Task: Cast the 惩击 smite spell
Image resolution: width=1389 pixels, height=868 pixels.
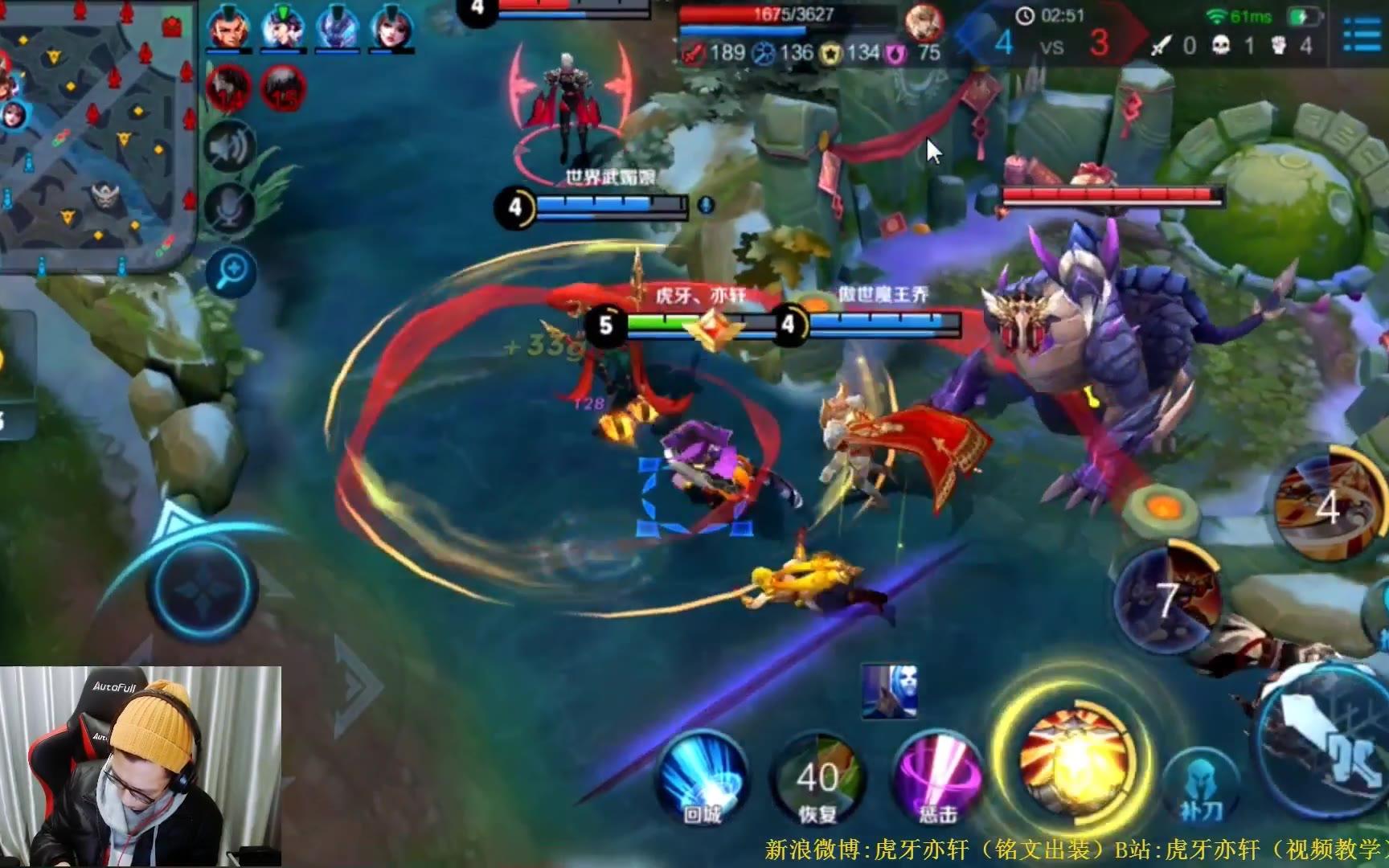Action: 936,776
